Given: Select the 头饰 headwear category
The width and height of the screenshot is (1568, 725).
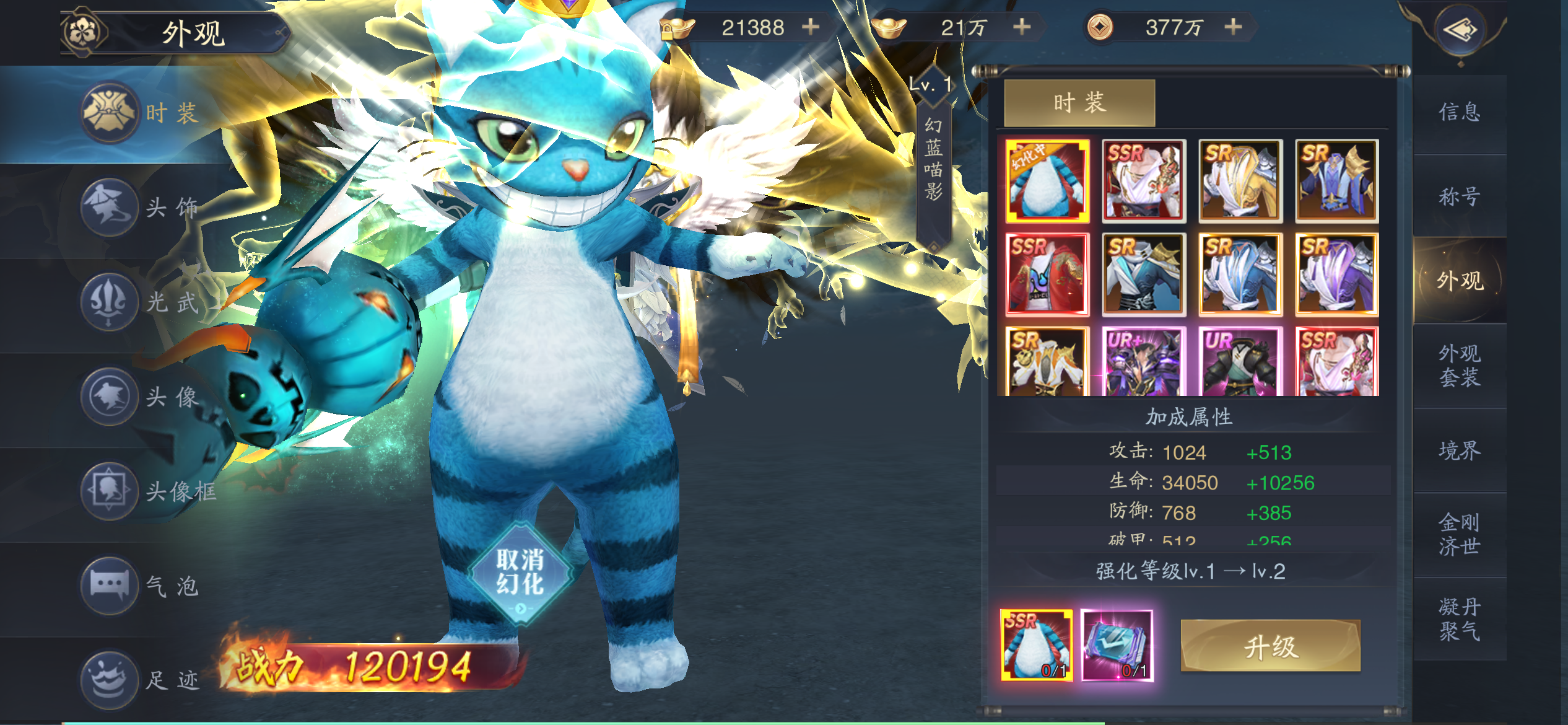Looking at the screenshot, I should (x=142, y=207).
